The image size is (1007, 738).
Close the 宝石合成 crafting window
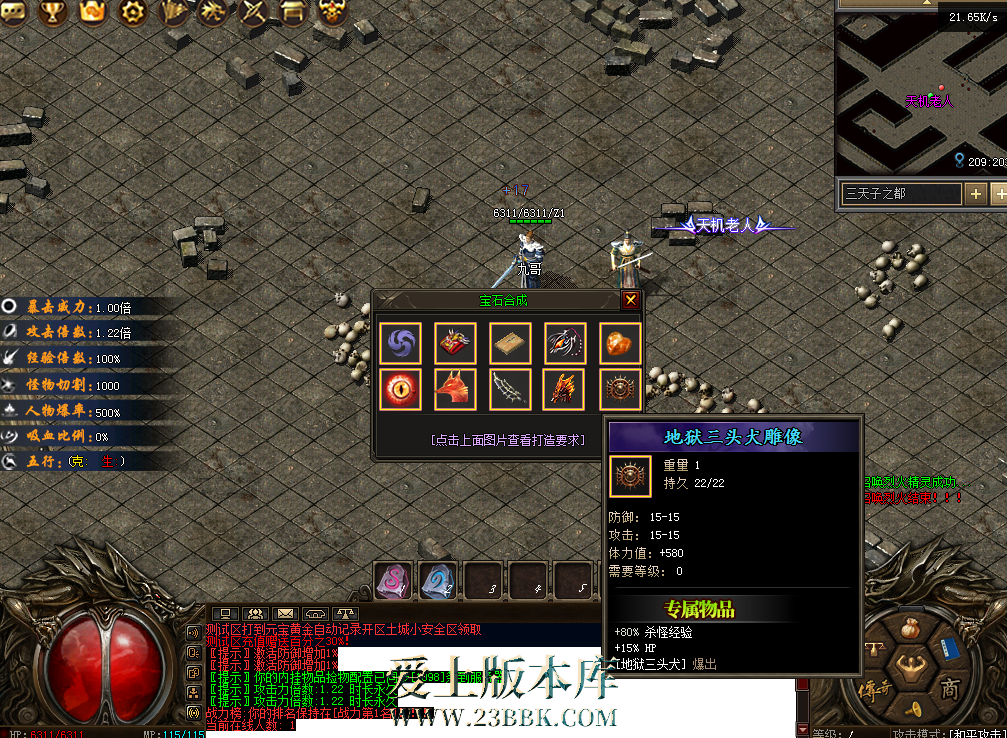click(x=630, y=300)
